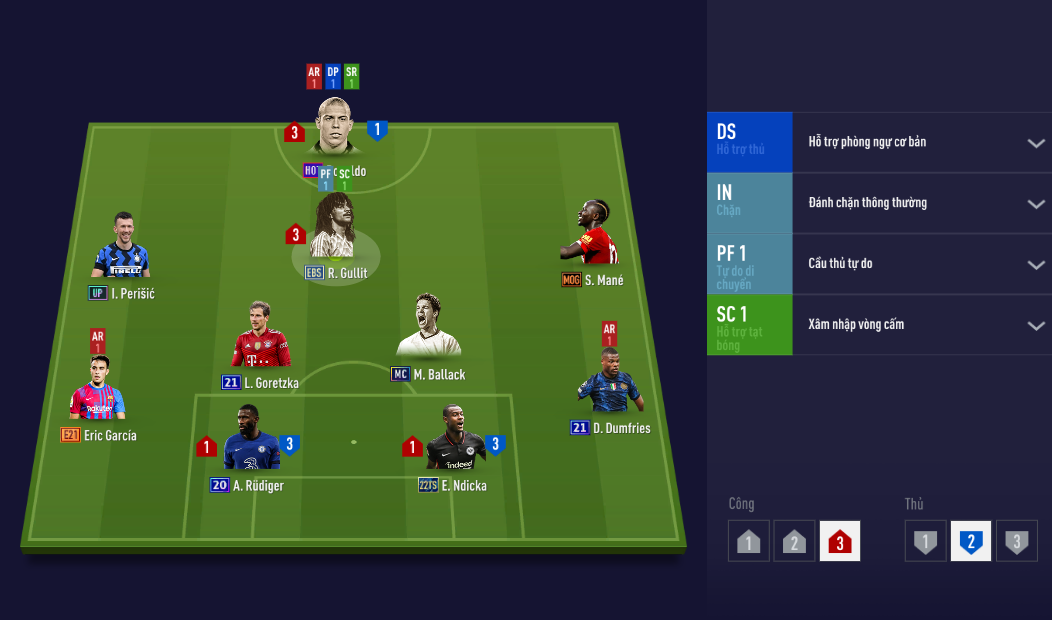Set defense (Thủ) level to 3
The height and width of the screenshot is (620, 1052).
pyautogui.click(x=1016, y=541)
